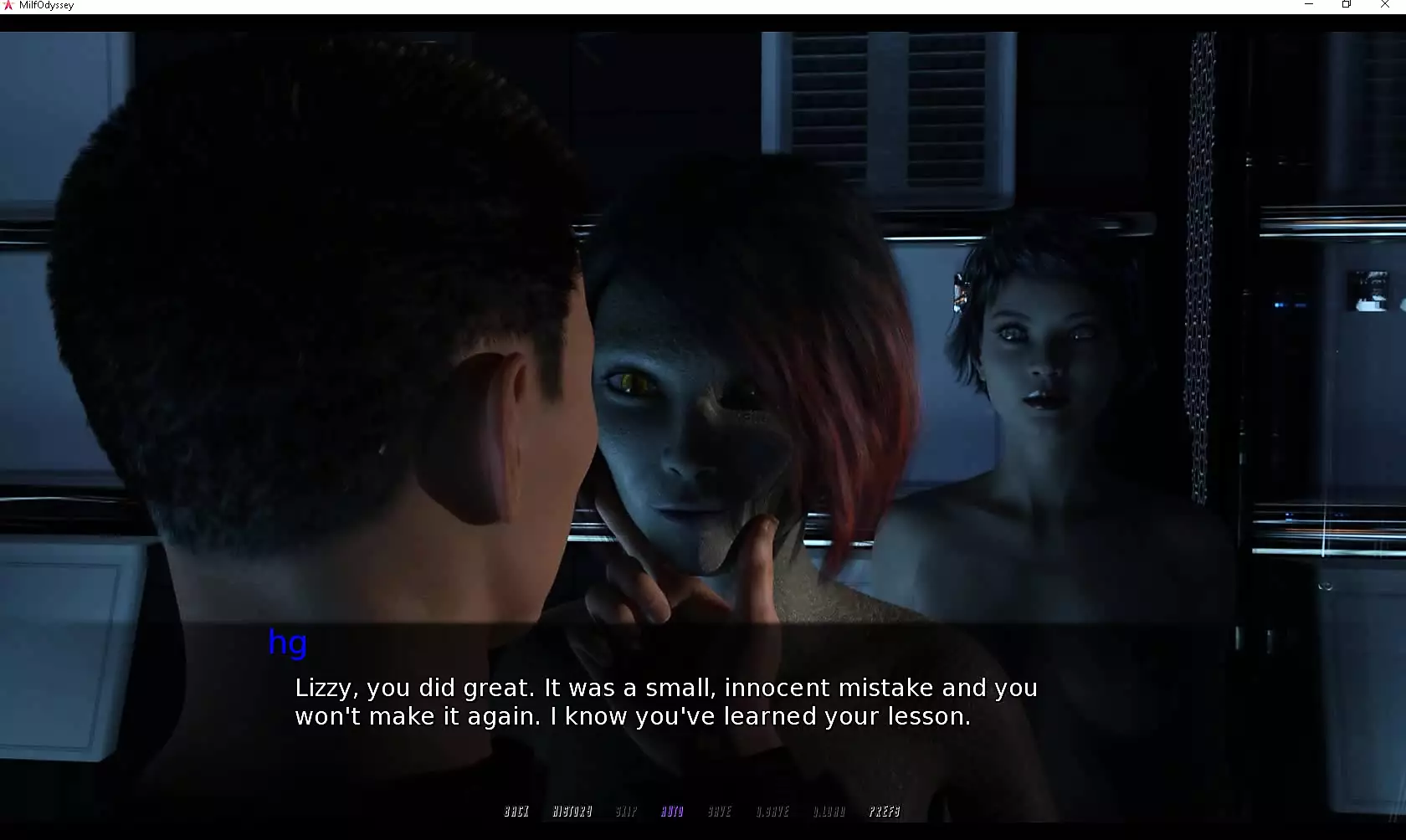Viewport: 1406px width, 840px height.
Task: Go back using the Back button
Action: (516, 812)
